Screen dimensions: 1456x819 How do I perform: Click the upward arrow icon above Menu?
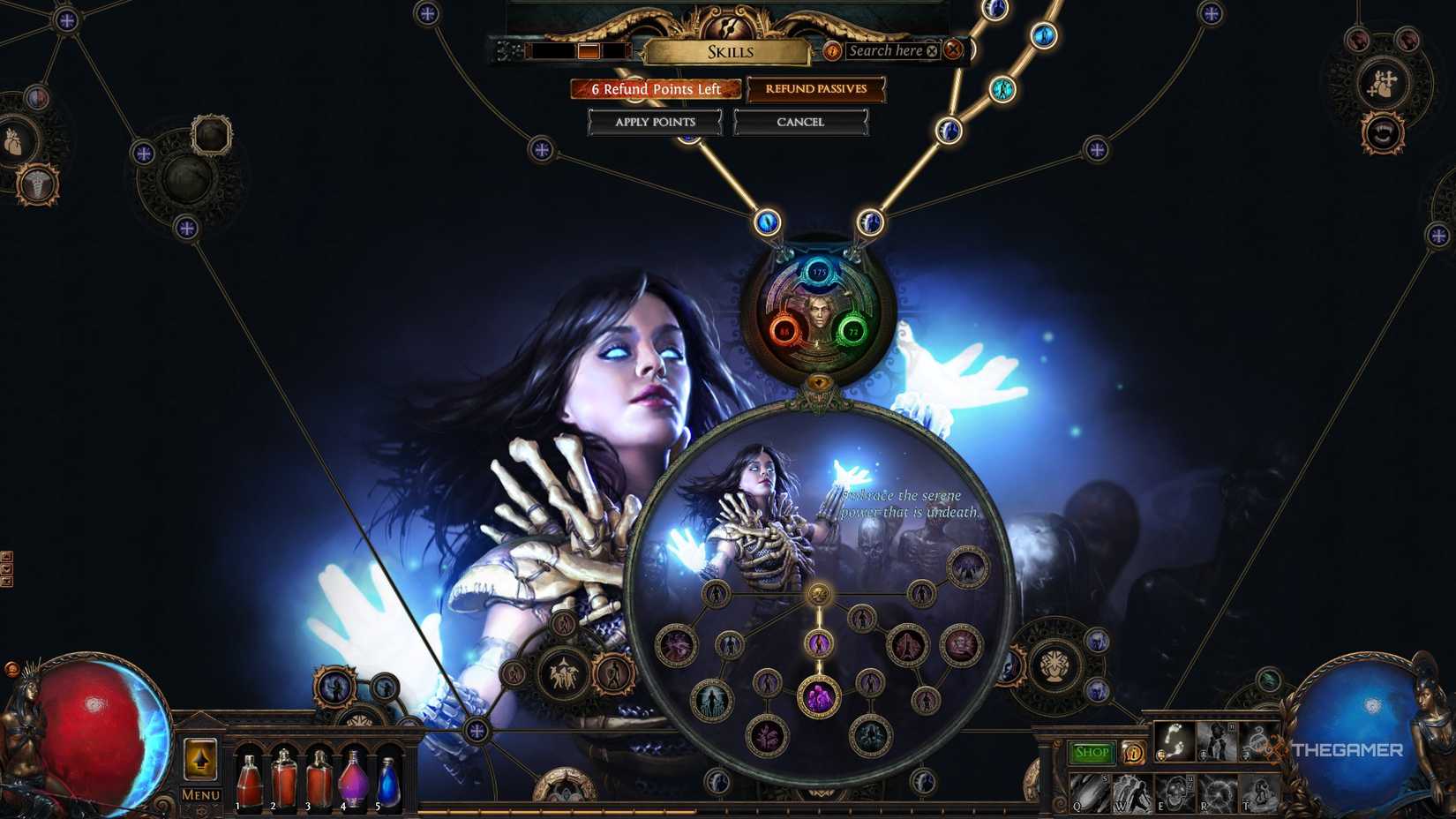pyautogui.click(x=200, y=759)
